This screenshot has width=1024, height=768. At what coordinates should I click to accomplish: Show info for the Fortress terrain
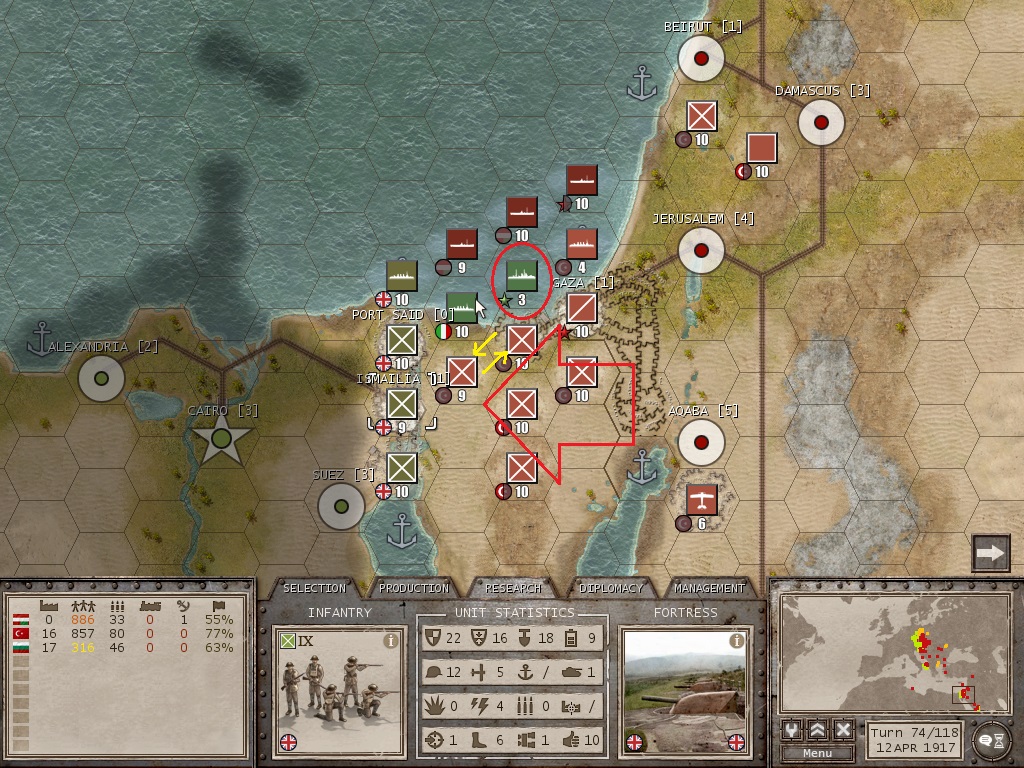coord(737,641)
